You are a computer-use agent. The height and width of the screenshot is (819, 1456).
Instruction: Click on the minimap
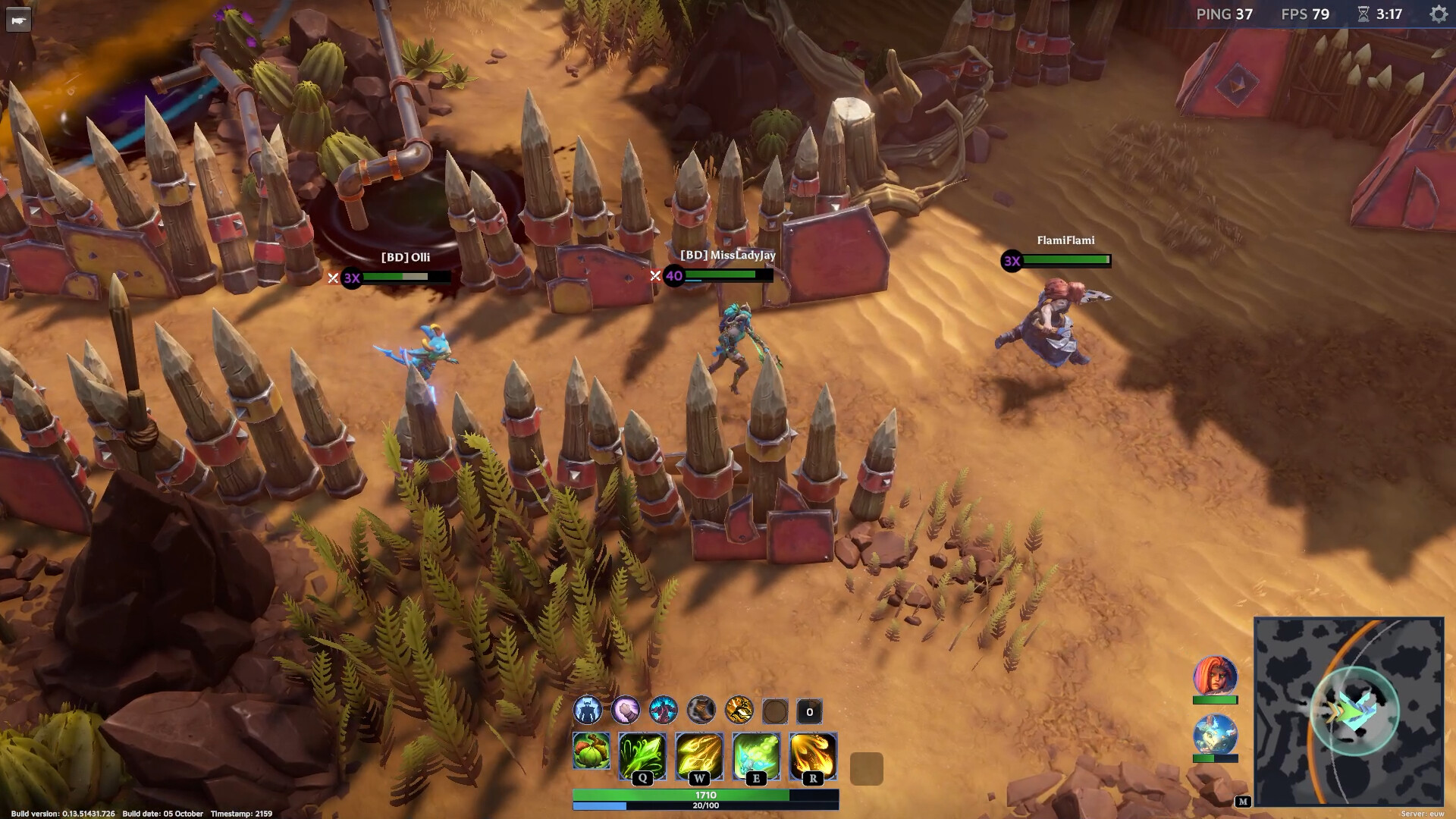coord(1348,711)
